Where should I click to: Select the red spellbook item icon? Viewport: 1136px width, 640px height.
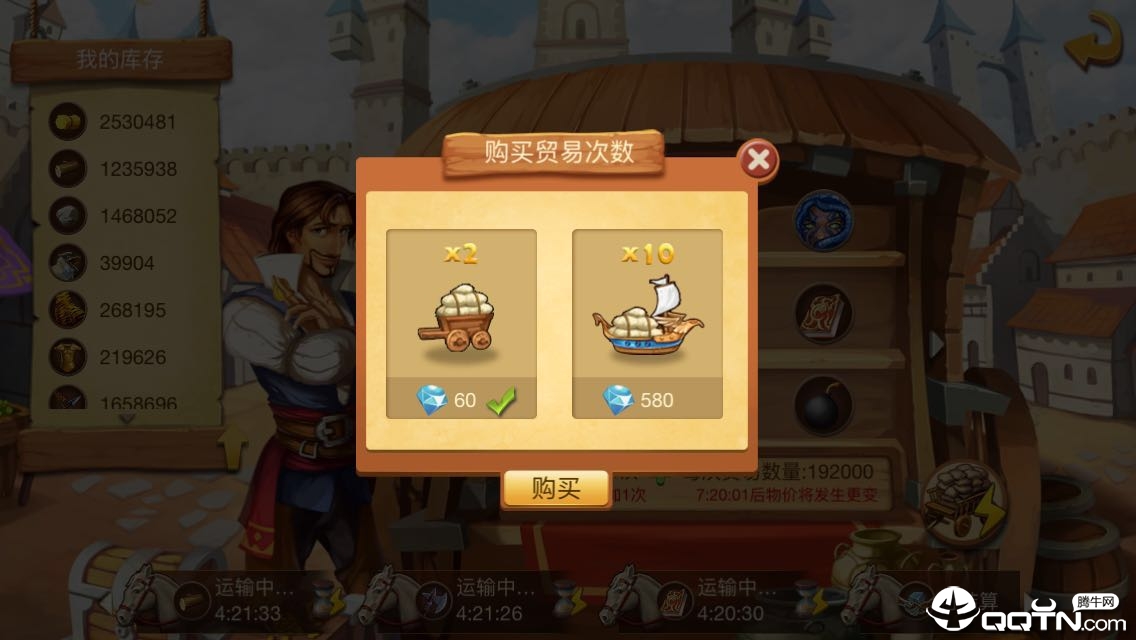pos(823,314)
